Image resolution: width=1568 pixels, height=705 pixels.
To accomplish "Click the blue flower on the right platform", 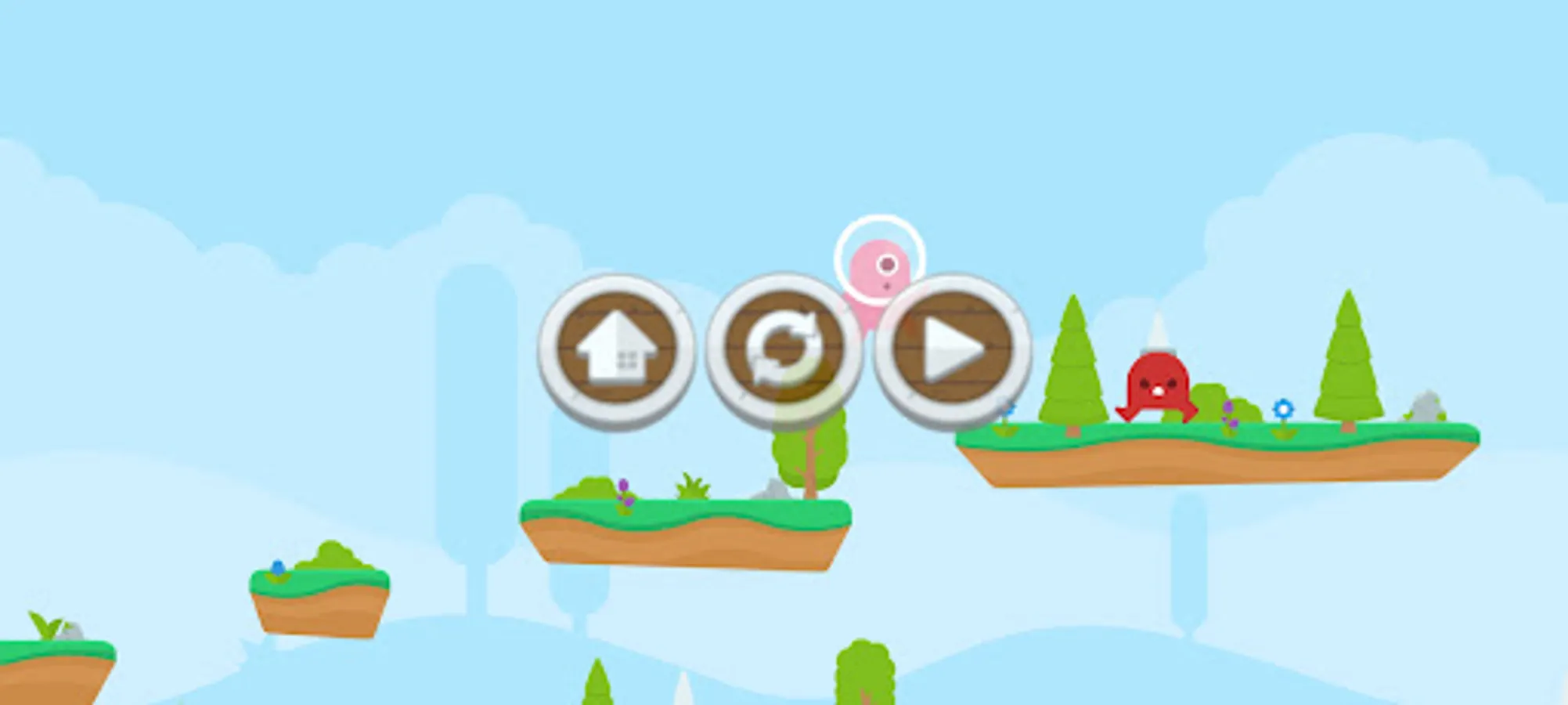I will click(x=1282, y=407).
